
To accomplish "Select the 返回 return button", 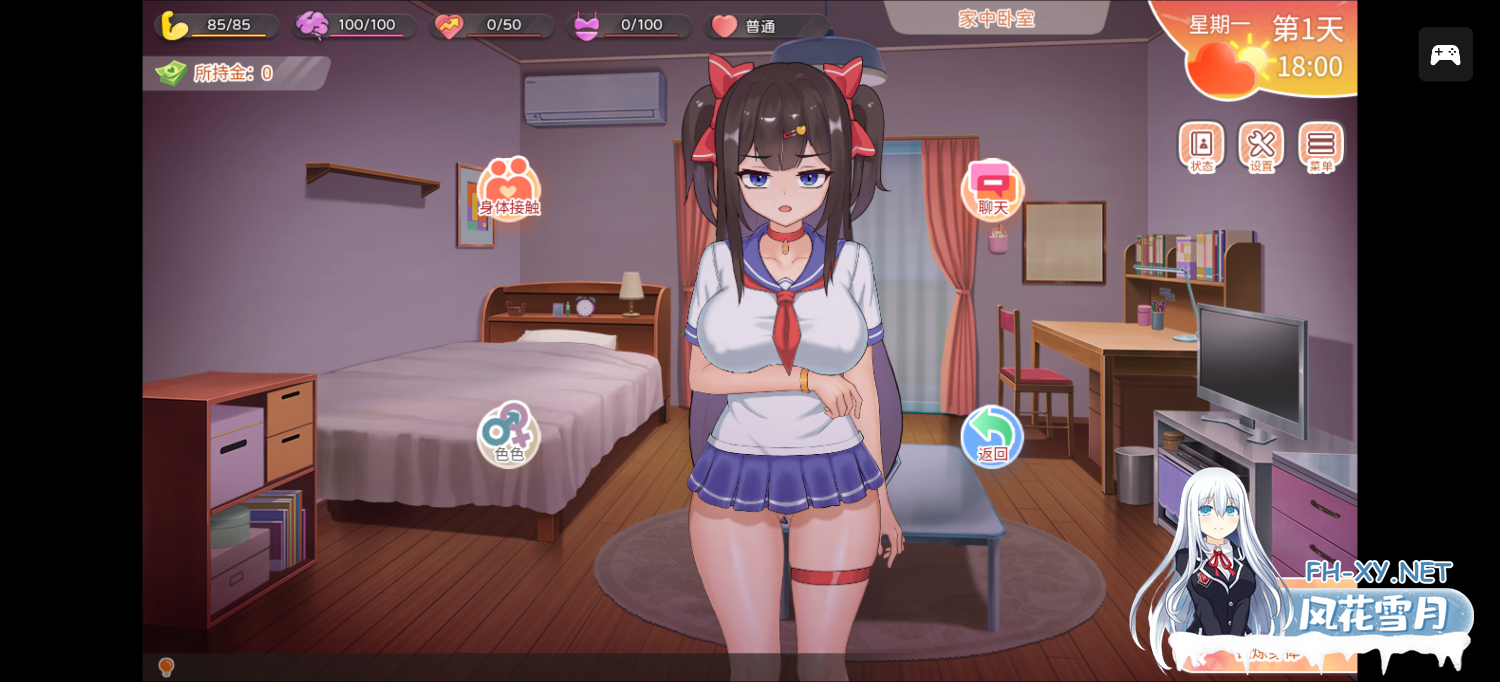I will 992,436.
